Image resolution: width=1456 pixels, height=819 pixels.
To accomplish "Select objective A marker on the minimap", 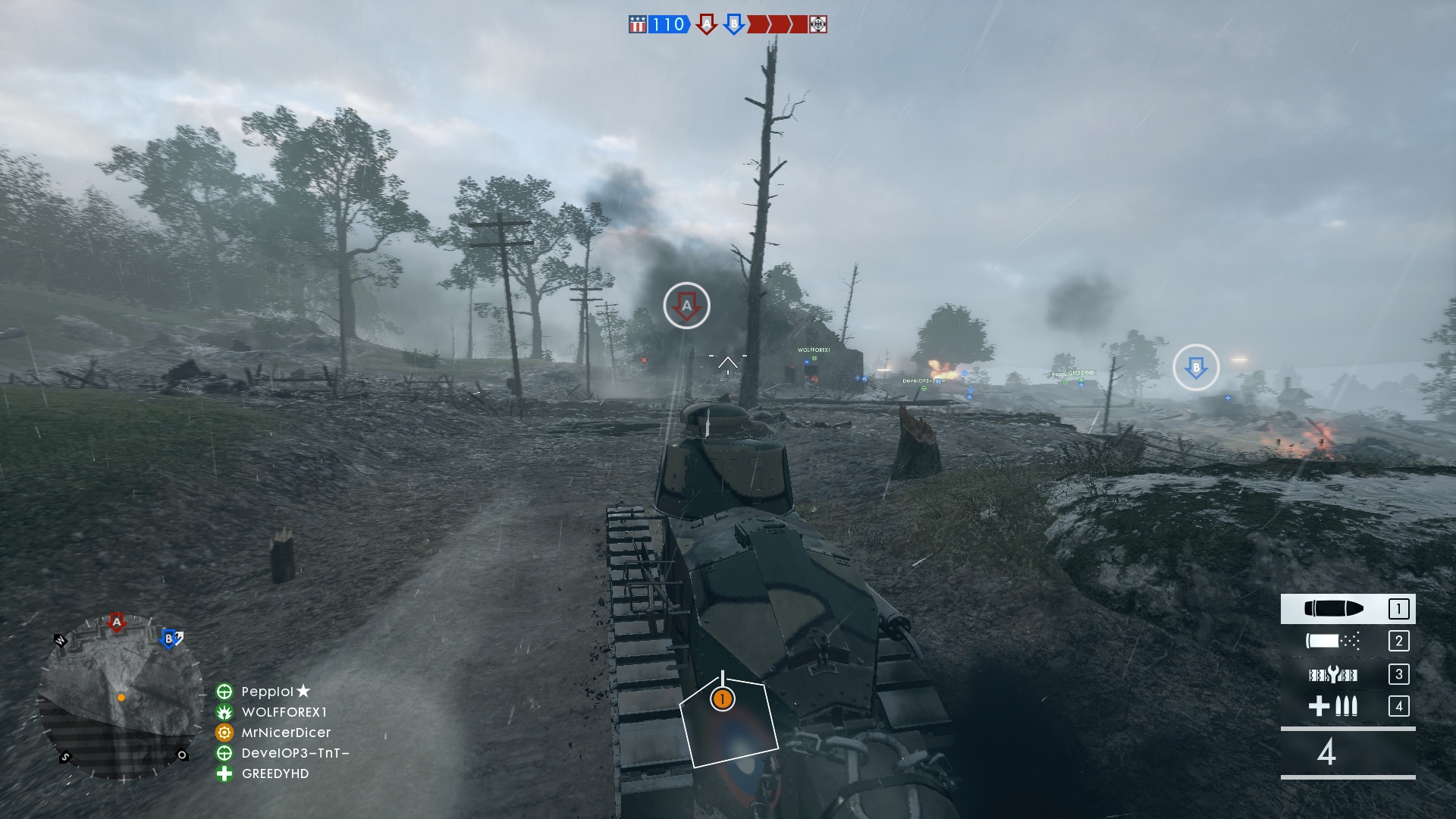I will pos(116,623).
